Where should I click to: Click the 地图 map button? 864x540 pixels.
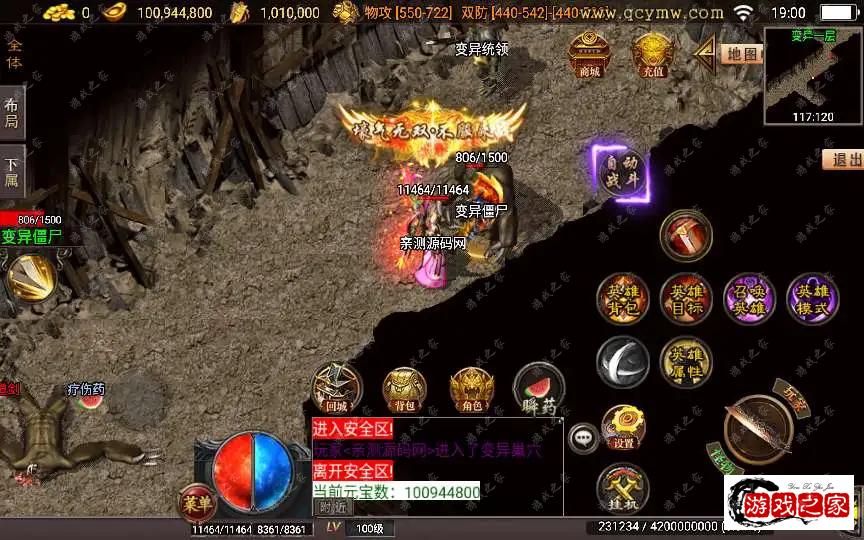(x=741, y=54)
